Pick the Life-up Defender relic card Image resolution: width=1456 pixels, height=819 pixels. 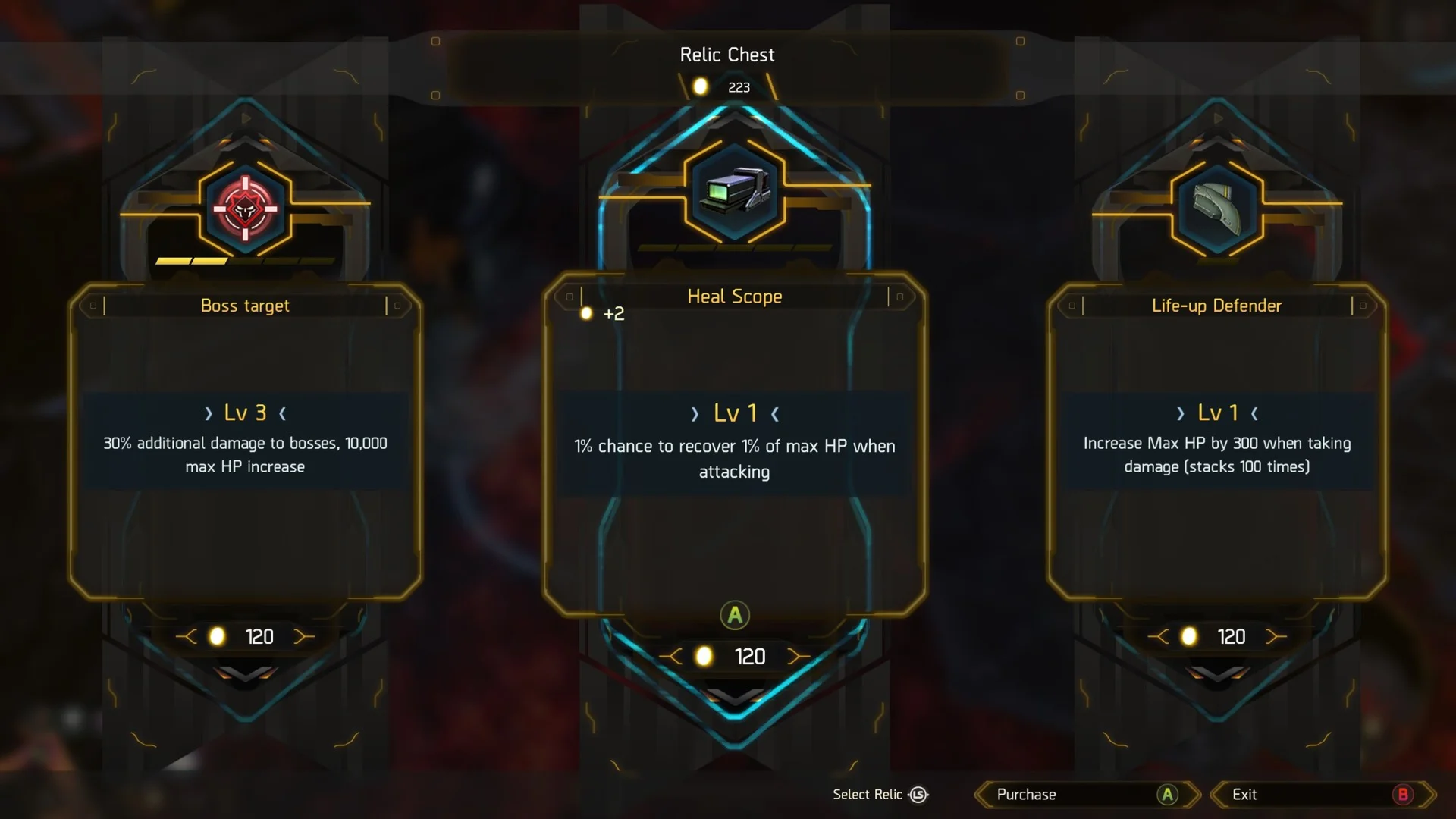pyautogui.click(x=1216, y=442)
